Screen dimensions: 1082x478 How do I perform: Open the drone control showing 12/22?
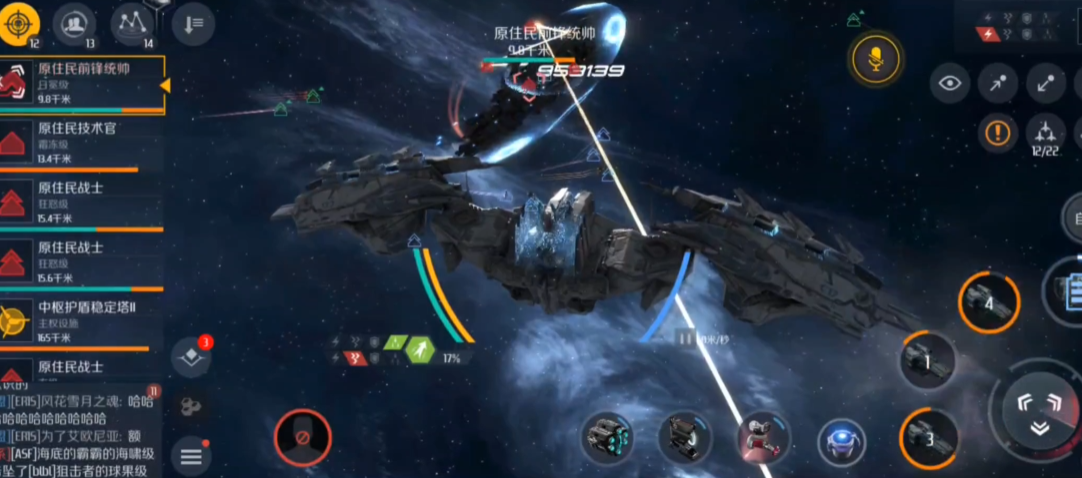click(1045, 133)
